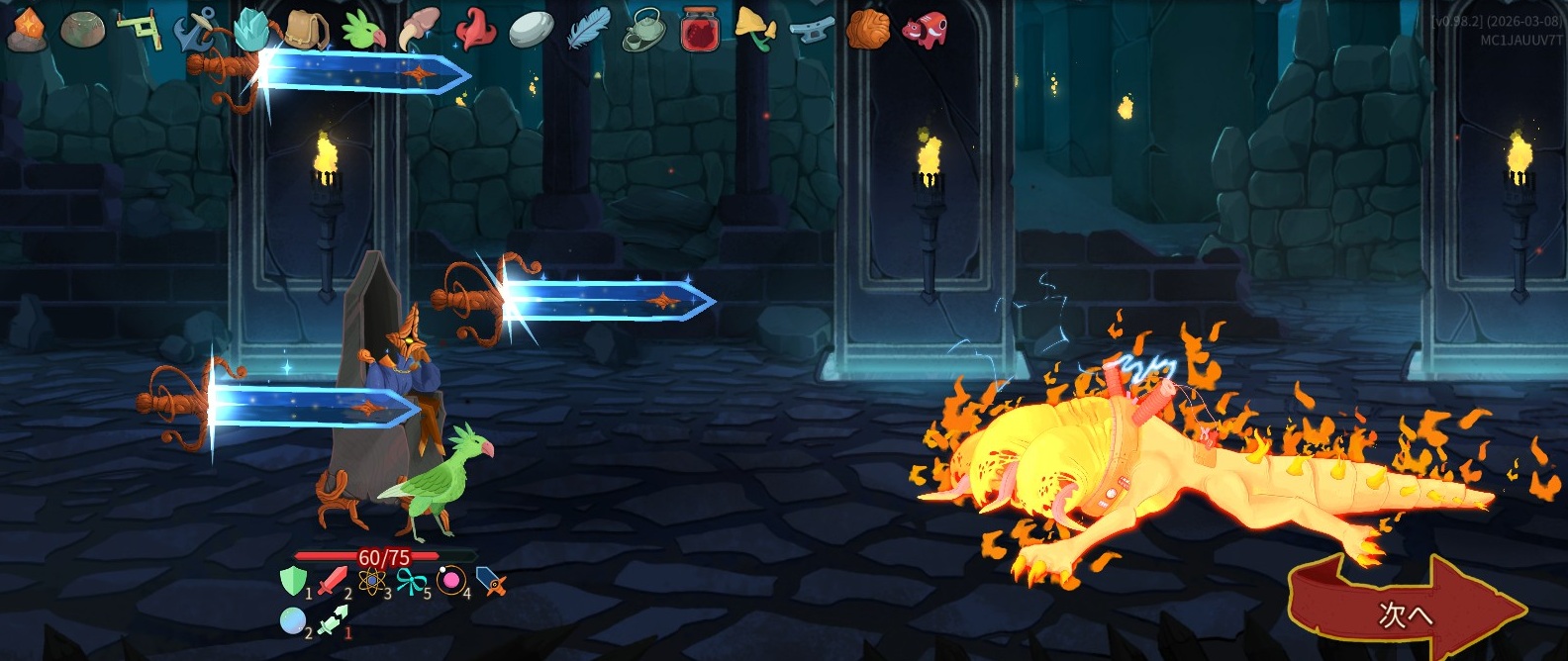
Task: Open the anchor relic details
Action: tap(196, 29)
